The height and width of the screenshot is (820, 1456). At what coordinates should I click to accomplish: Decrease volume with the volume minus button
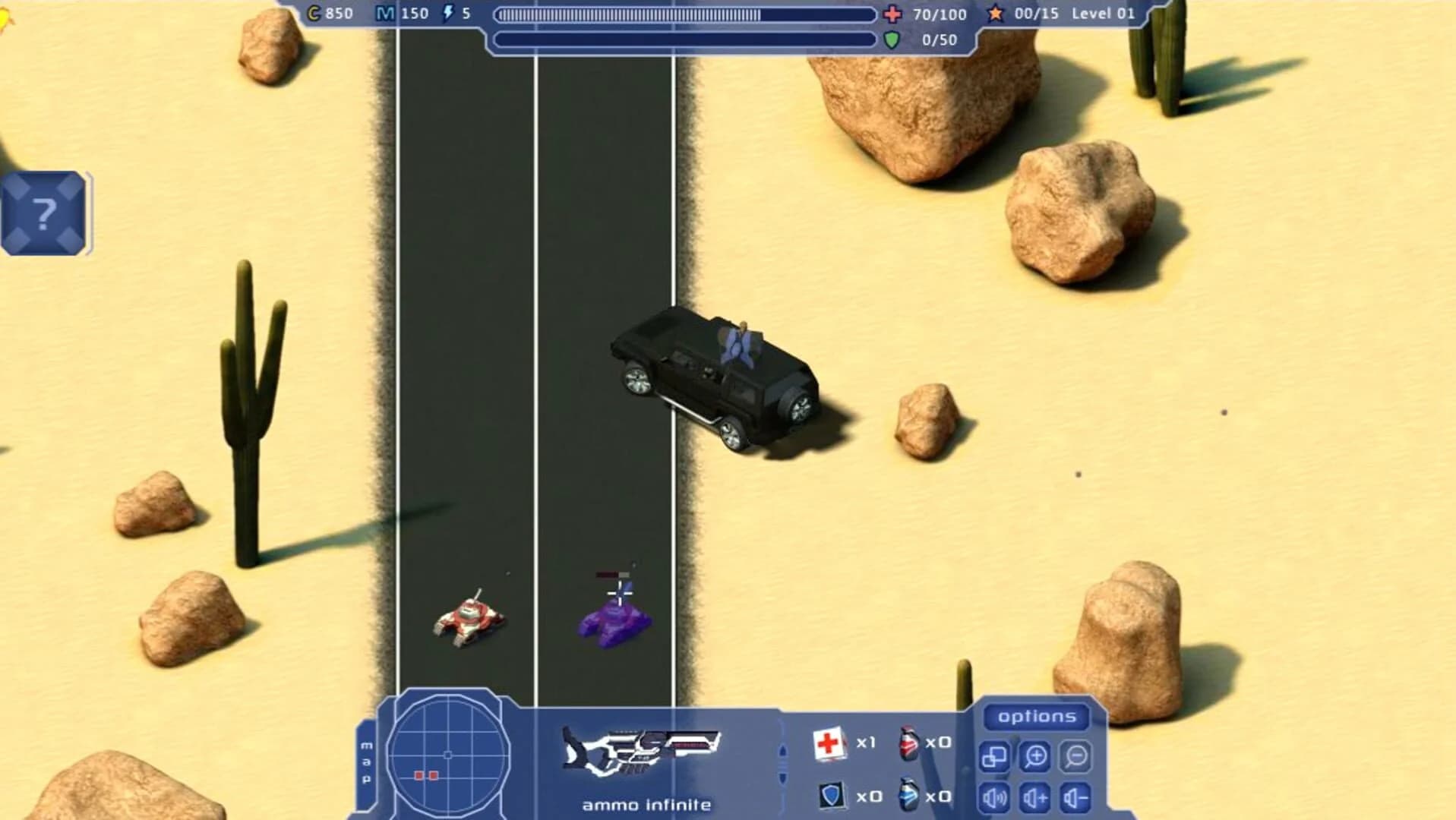1076,797
